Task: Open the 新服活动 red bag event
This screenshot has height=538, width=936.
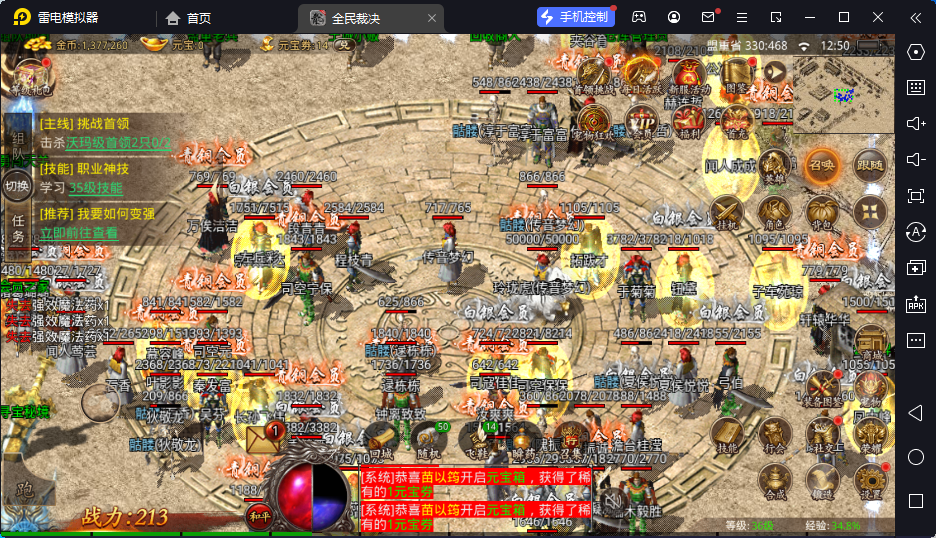Action: [x=689, y=76]
